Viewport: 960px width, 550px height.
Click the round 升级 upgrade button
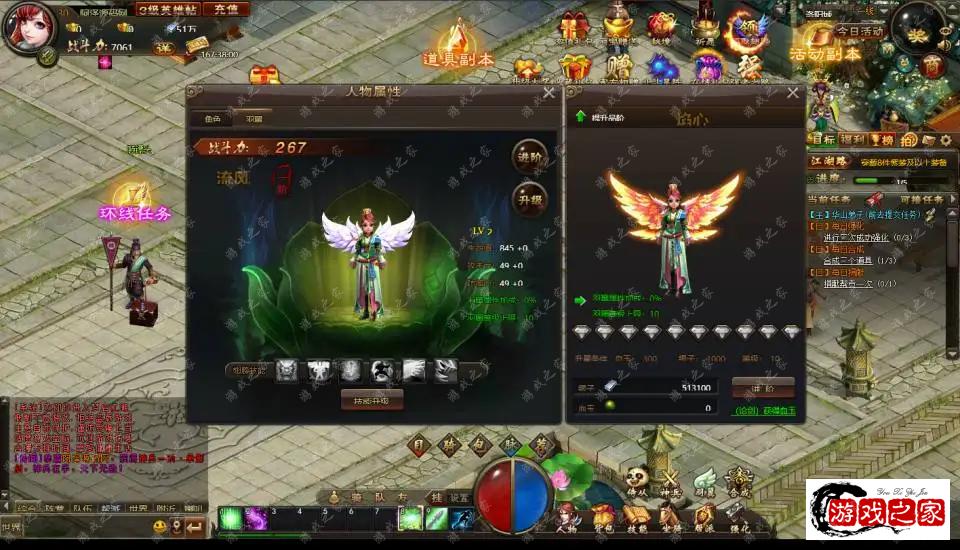(530, 198)
